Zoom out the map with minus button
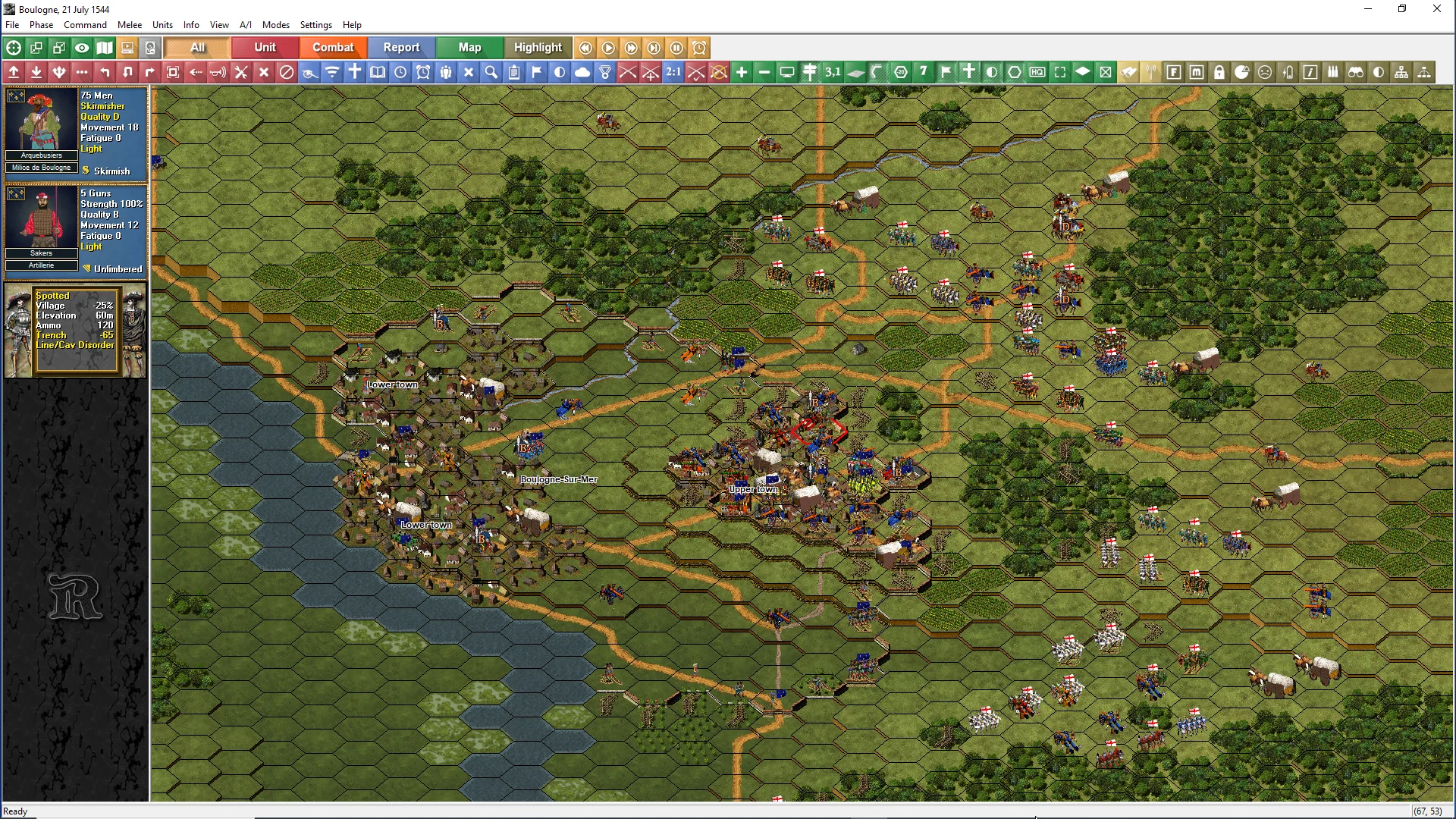Viewport: 1456px width, 819px height. pyautogui.click(x=764, y=72)
